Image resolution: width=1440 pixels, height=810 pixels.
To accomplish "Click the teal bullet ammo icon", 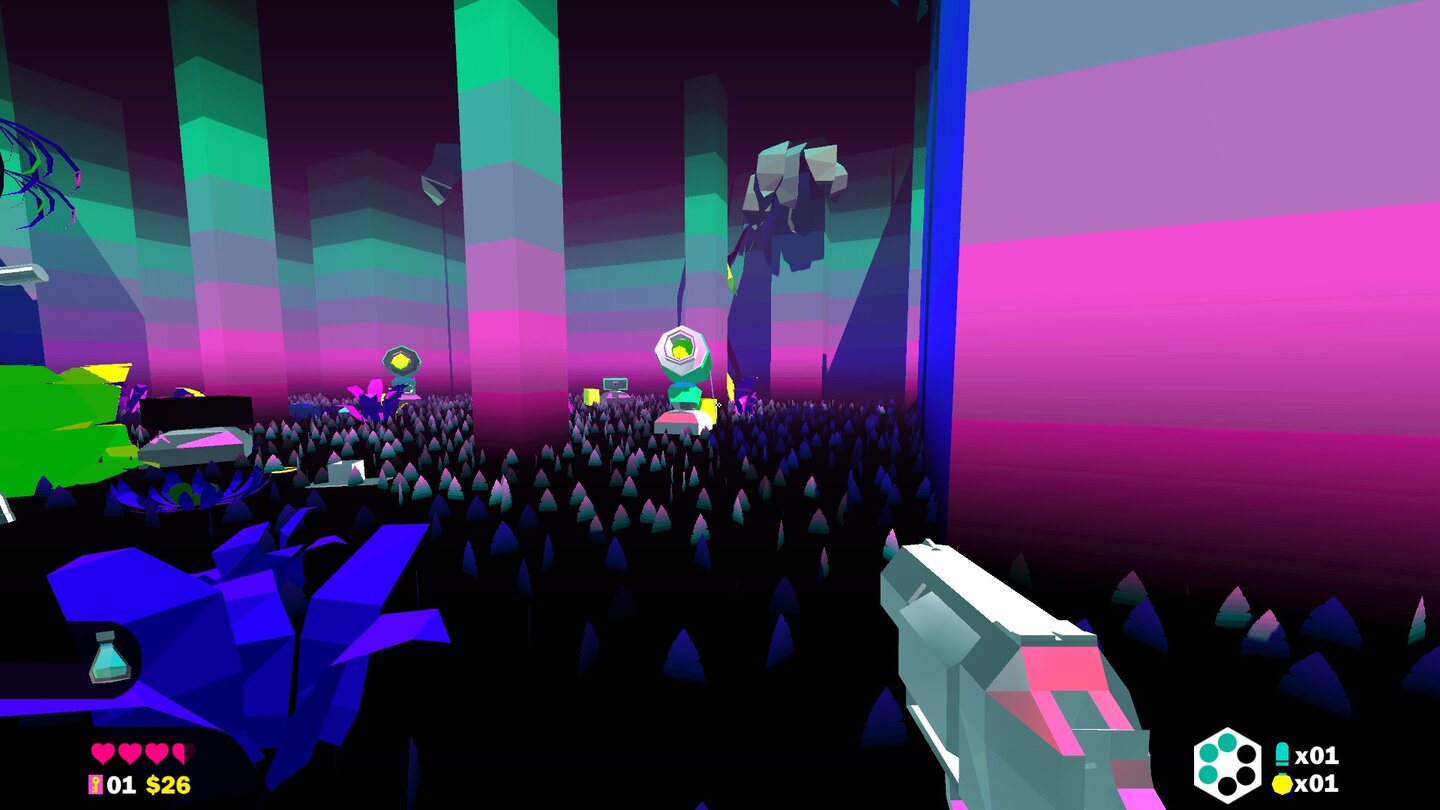I will click(1283, 753).
